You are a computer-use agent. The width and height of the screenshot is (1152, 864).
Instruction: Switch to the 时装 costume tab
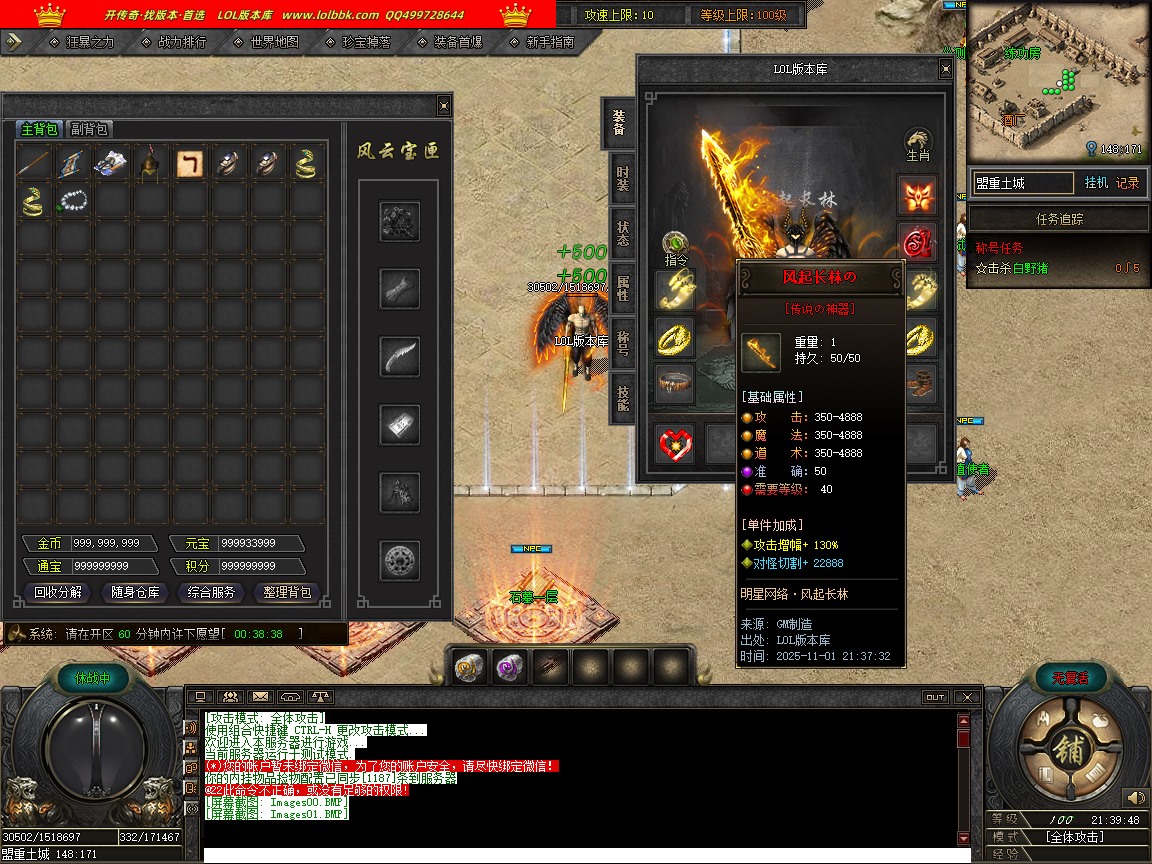point(622,180)
